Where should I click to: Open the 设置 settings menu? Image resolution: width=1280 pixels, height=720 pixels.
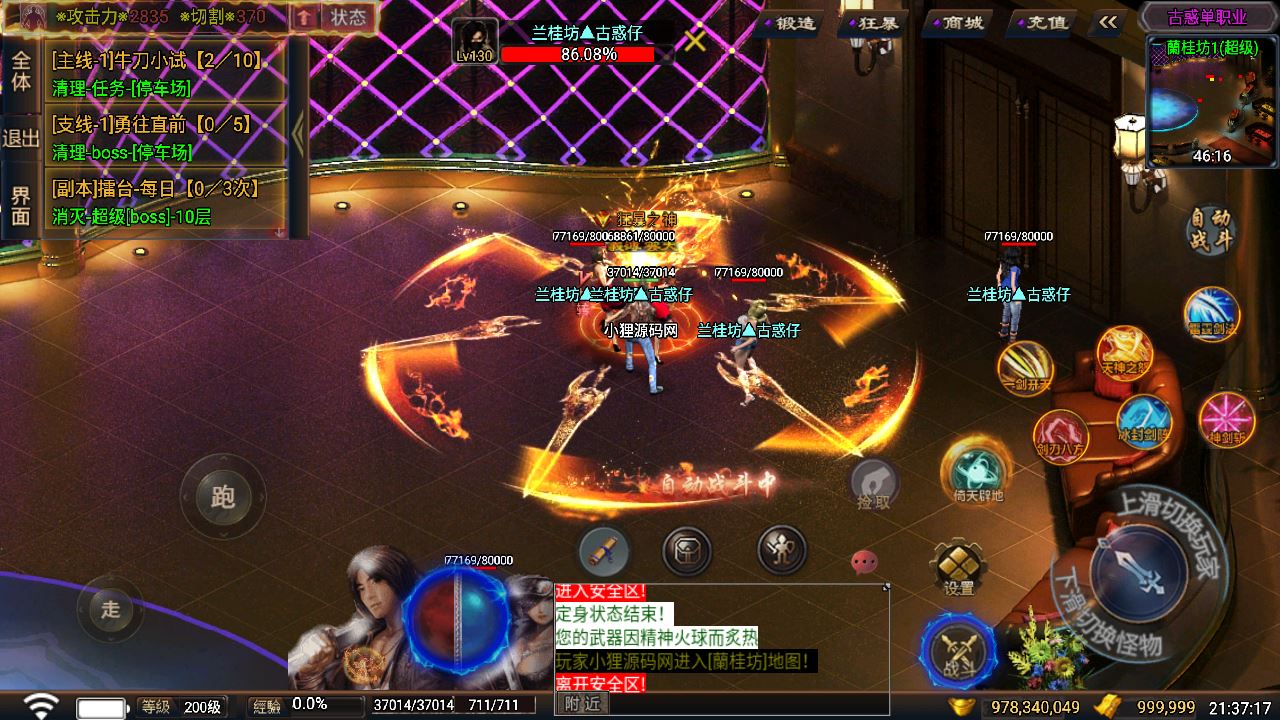point(958,569)
